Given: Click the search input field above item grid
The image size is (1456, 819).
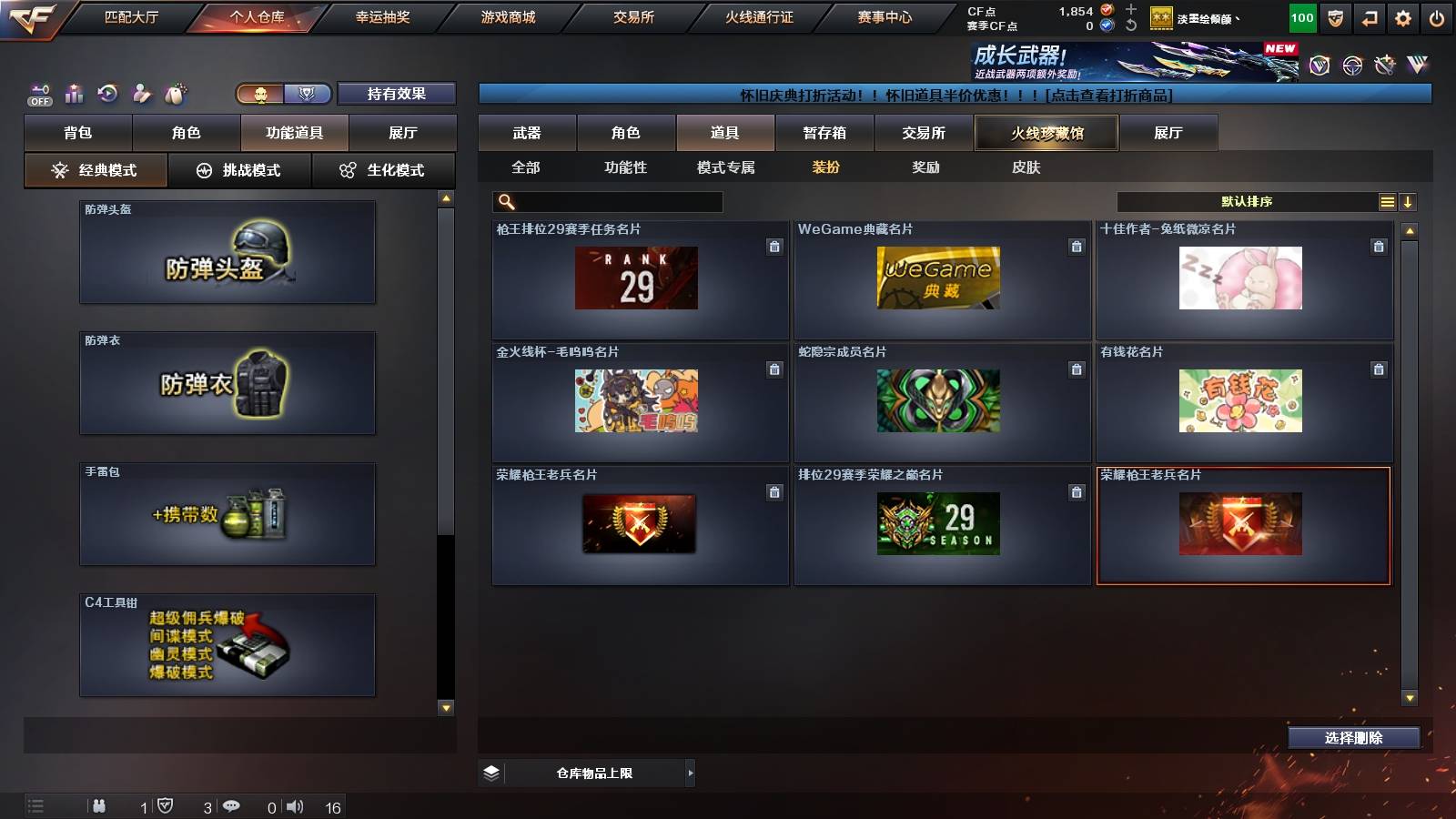Looking at the screenshot, I should pyautogui.click(x=605, y=201).
